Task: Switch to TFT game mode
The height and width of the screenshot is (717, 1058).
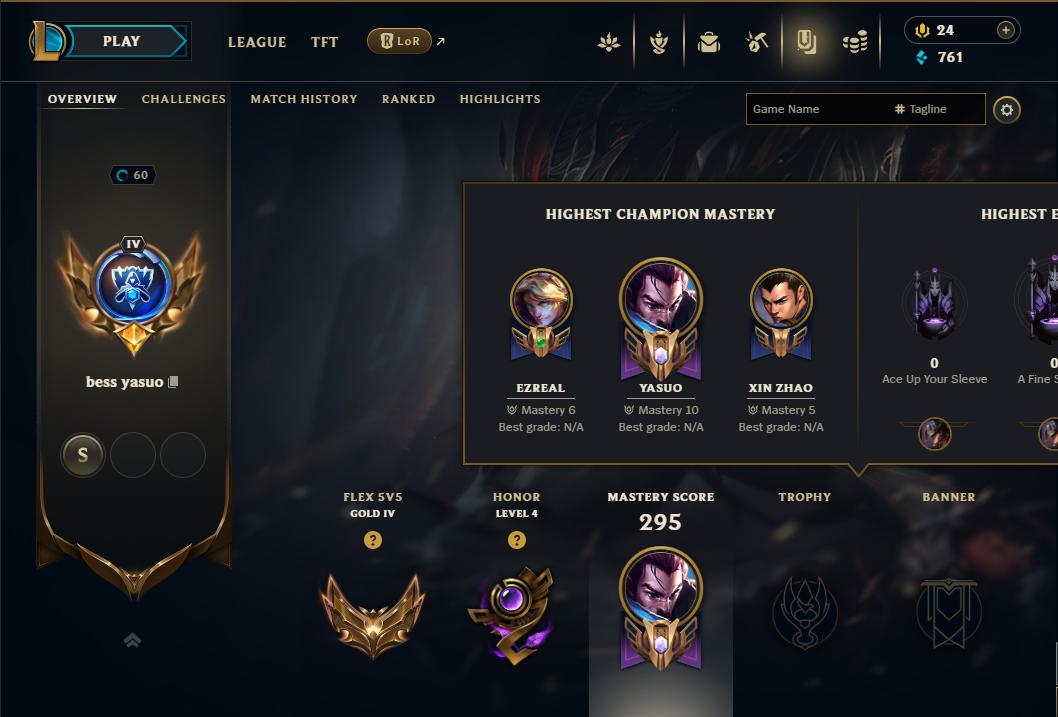Action: (x=324, y=42)
